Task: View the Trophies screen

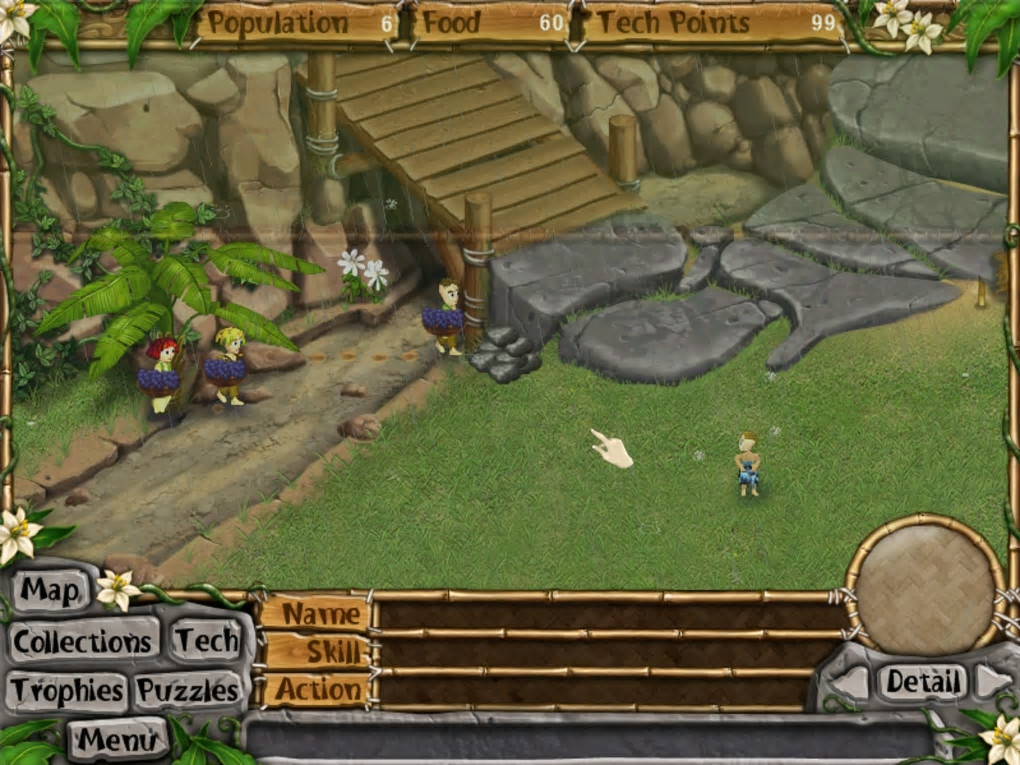Action: point(68,690)
